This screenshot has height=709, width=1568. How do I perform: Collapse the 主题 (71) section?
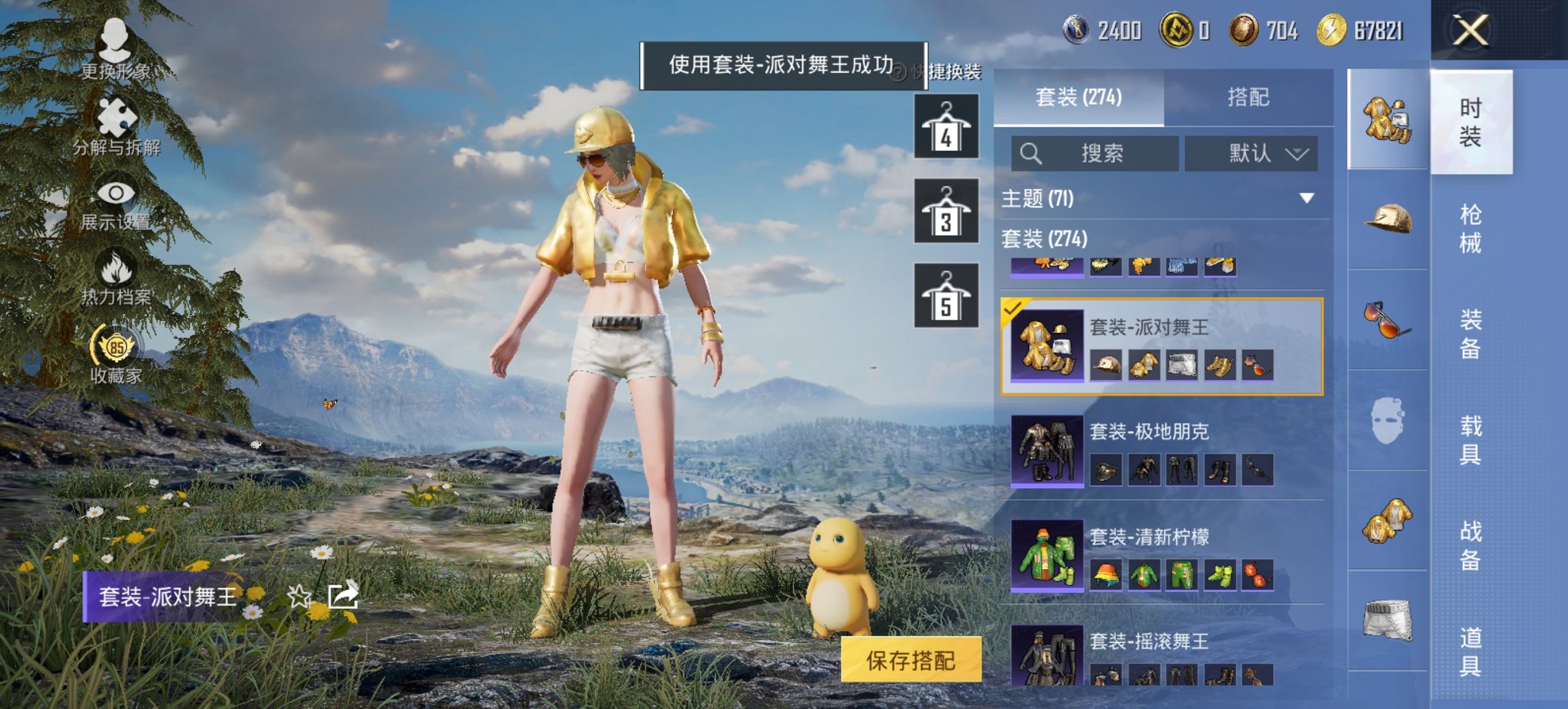tap(1306, 199)
